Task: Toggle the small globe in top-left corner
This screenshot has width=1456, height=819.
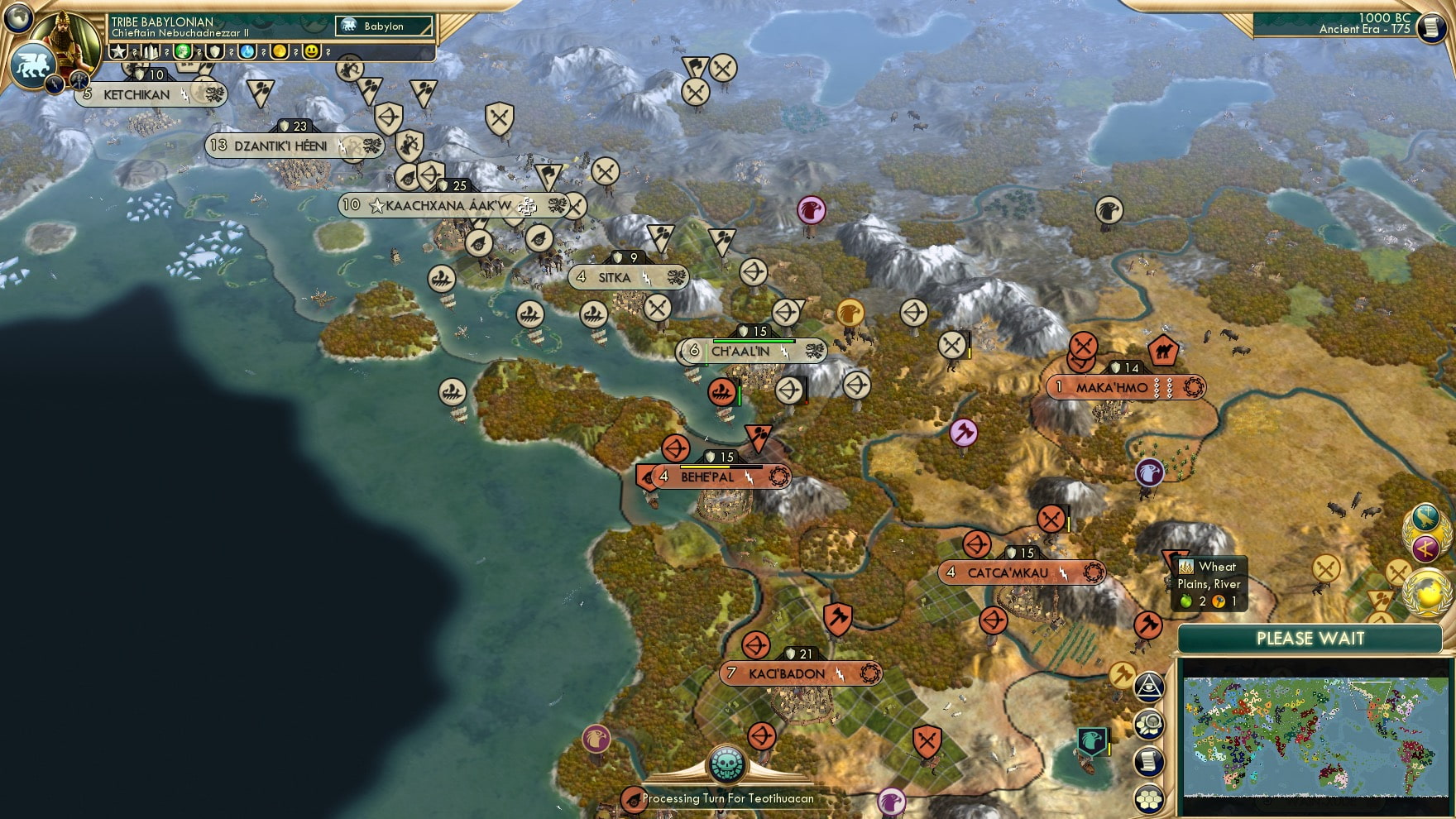Action: (17, 17)
